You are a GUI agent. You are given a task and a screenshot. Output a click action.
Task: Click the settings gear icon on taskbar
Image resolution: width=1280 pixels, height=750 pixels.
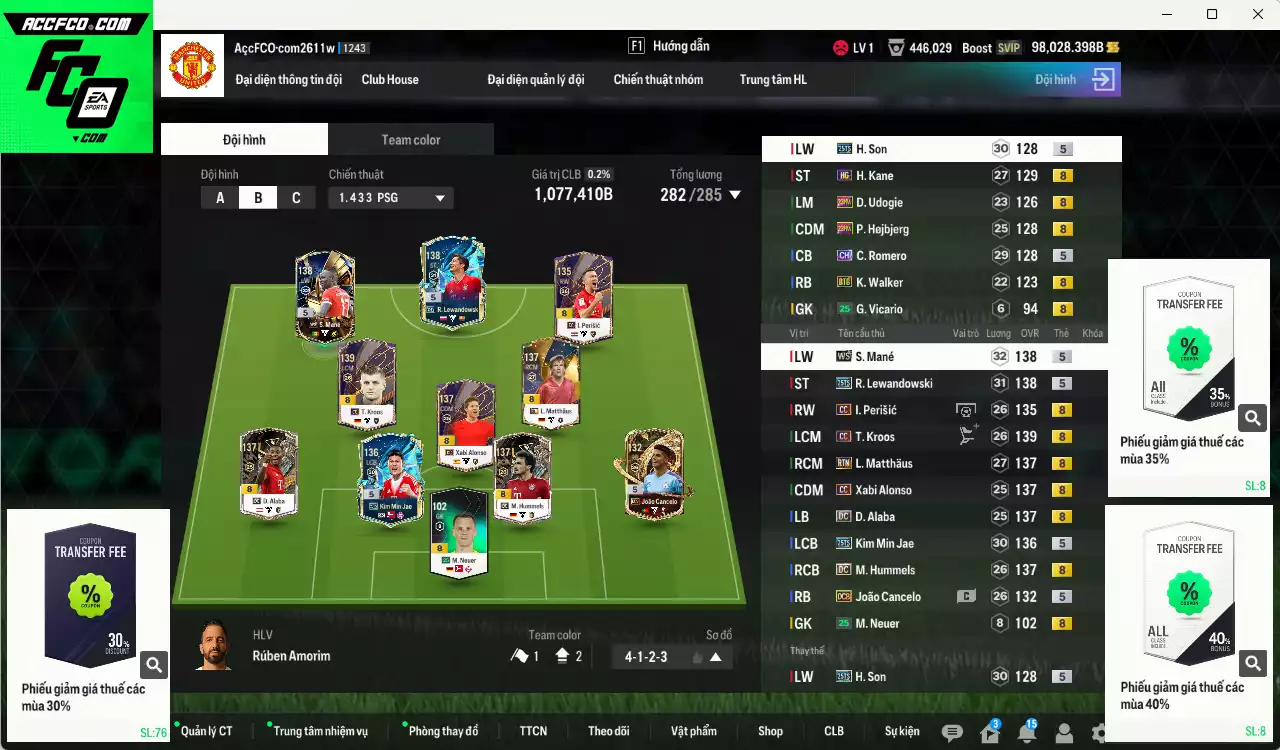pyautogui.click(x=1098, y=732)
